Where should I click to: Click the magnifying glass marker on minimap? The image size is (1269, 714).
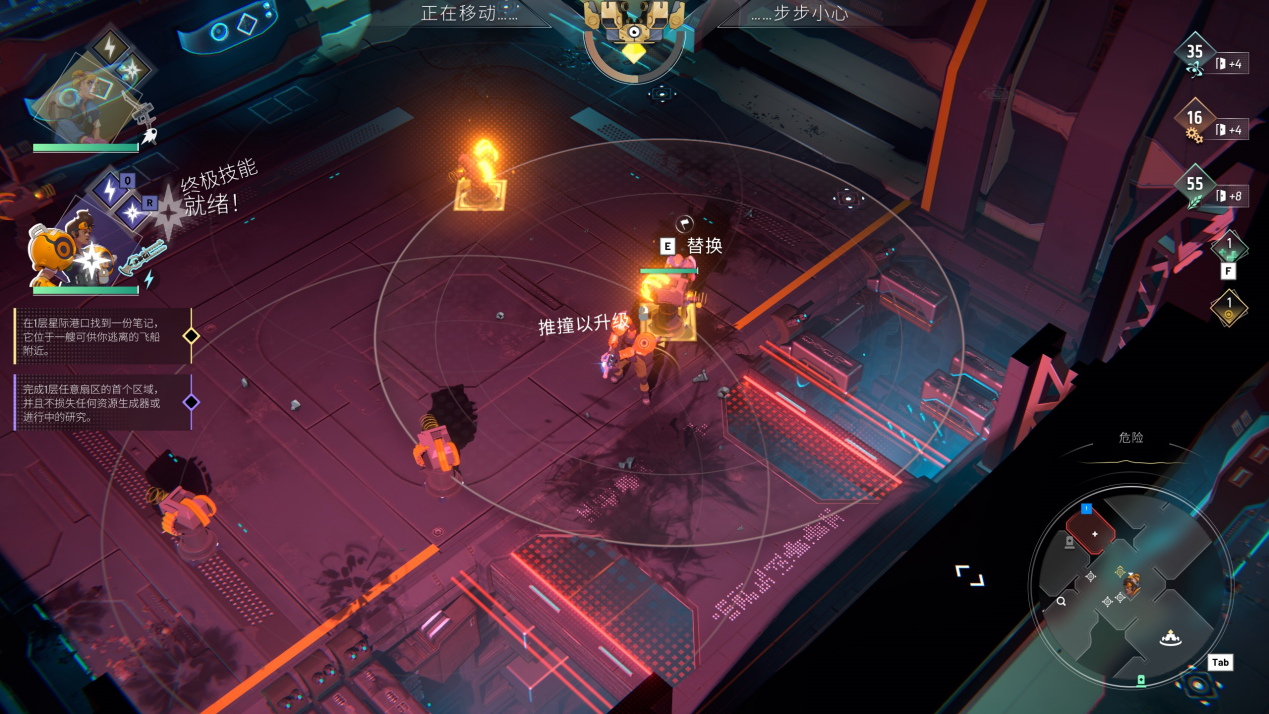1061,601
